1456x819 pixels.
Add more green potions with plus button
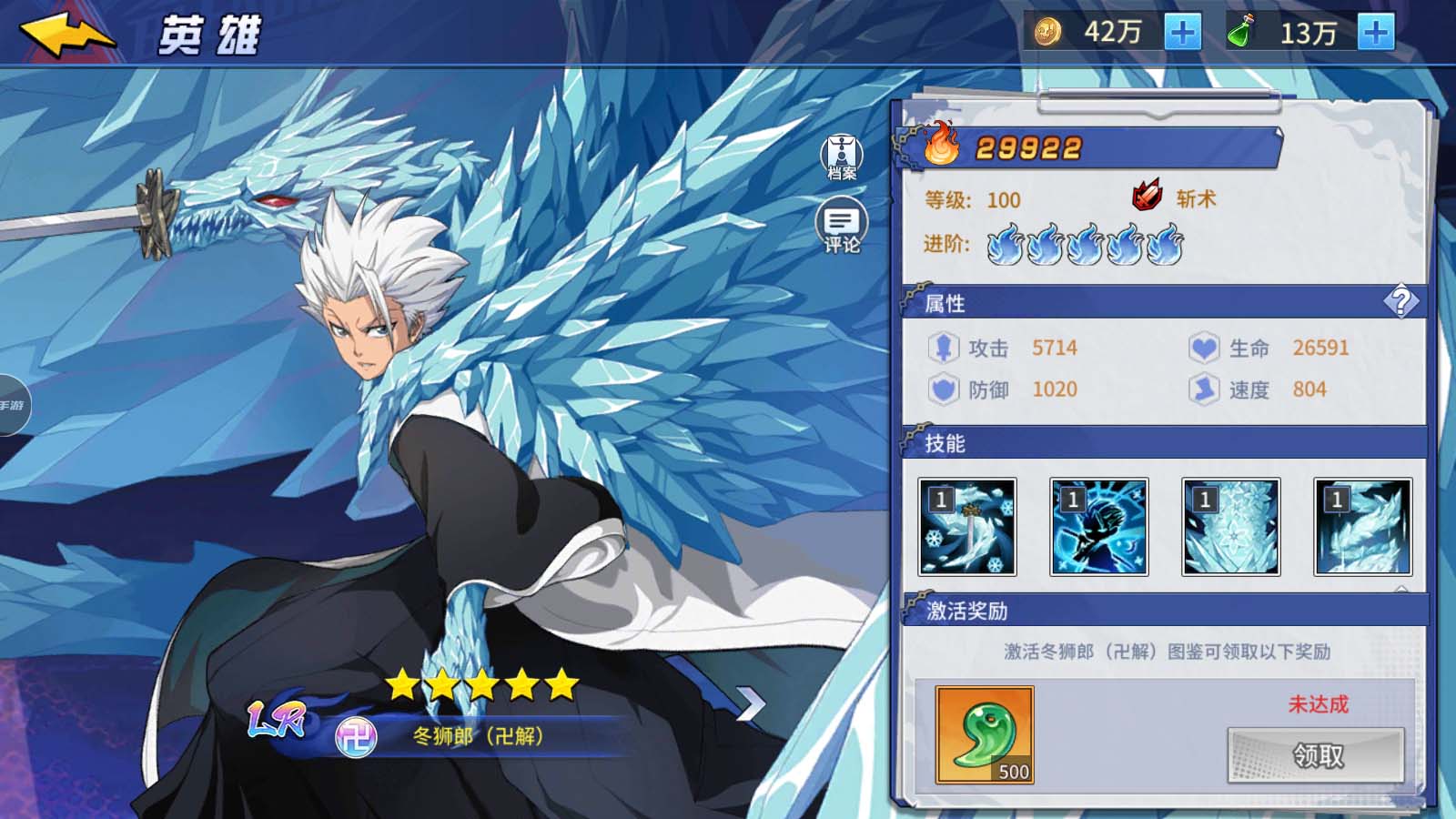[x=1375, y=34]
